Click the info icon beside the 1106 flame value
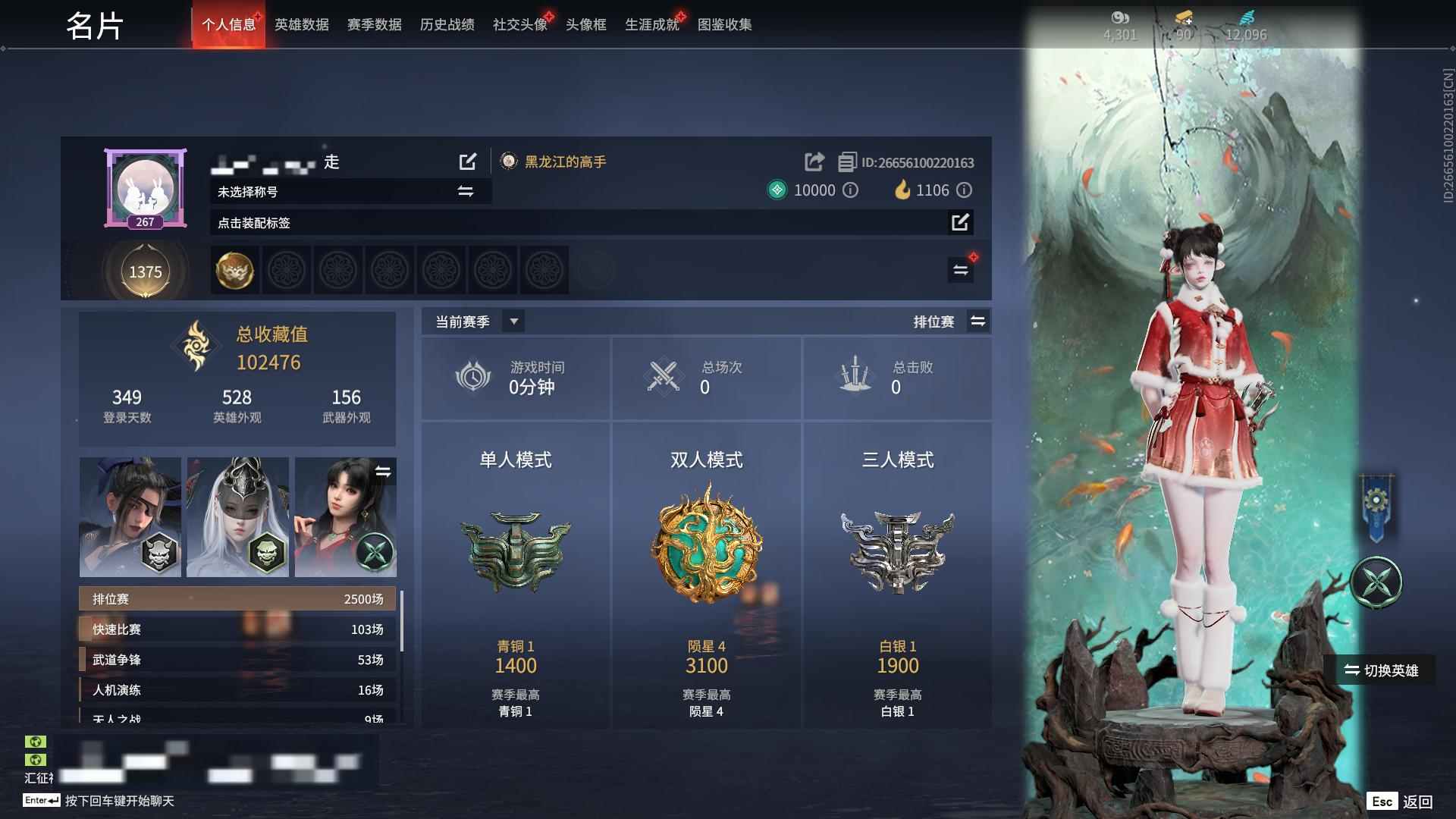 [963, 190]
